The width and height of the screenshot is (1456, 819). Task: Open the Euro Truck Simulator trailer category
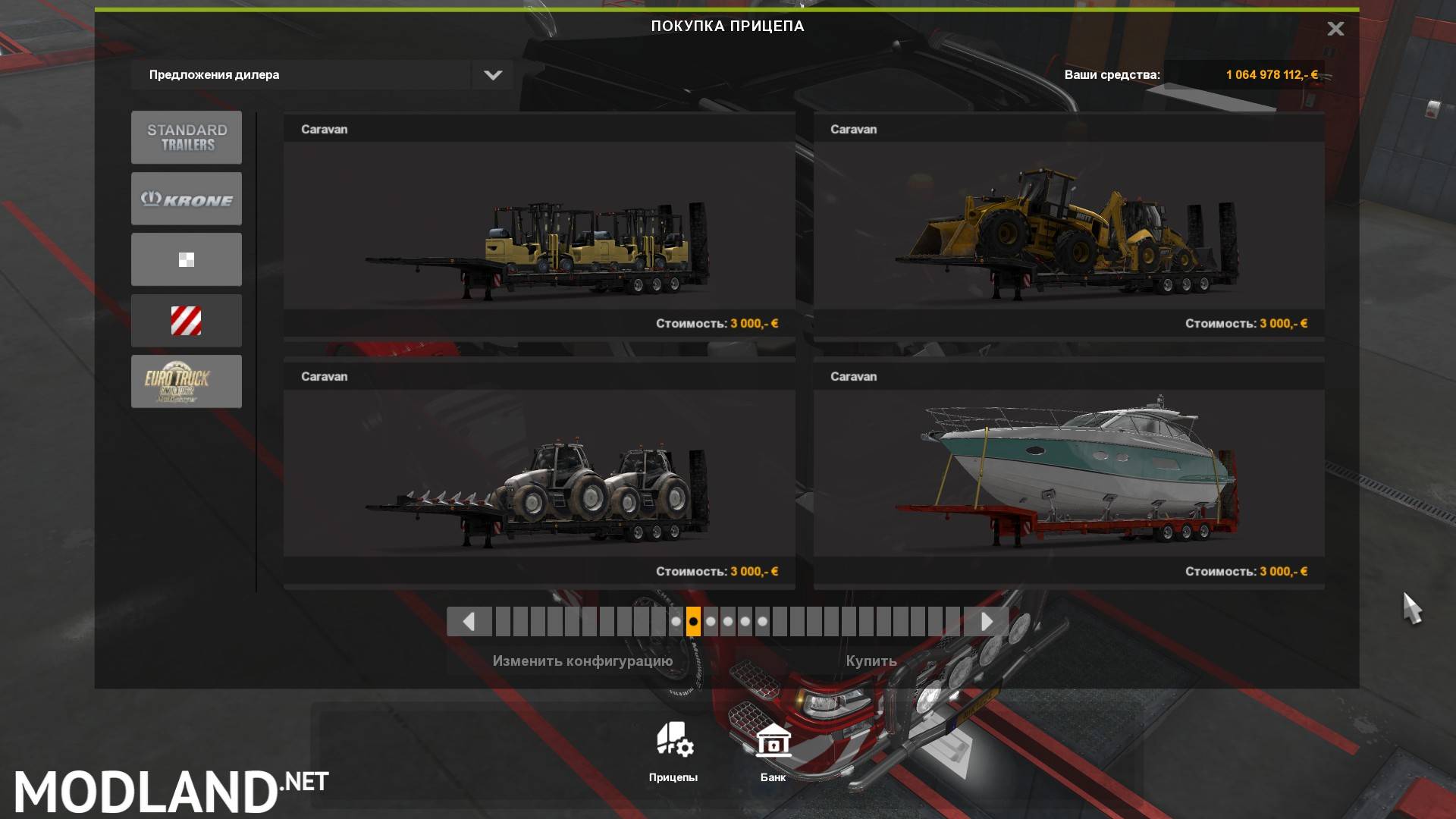pyautogui.click(x=186, y=381)
